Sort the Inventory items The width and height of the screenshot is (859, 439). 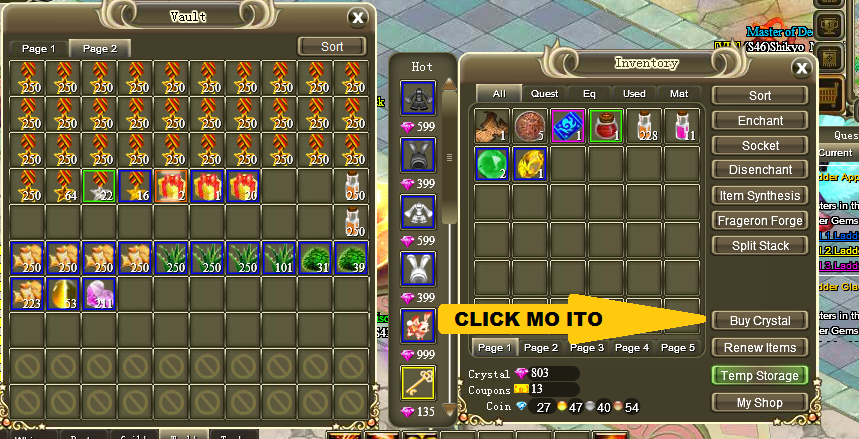pyautogui.click(x=760, y=96)
